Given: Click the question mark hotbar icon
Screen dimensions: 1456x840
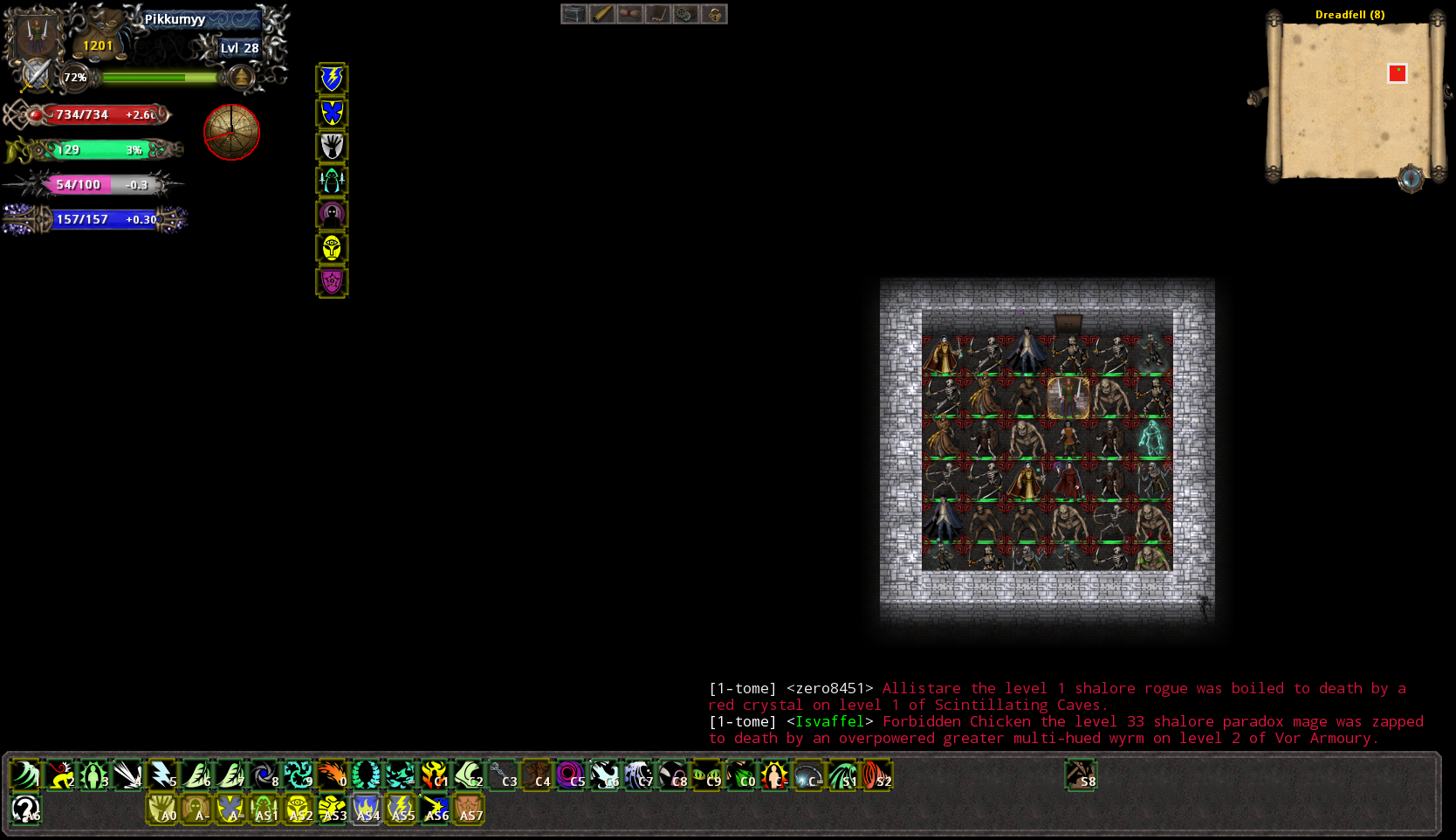Looking at the screenshot, I should point(25,809).
